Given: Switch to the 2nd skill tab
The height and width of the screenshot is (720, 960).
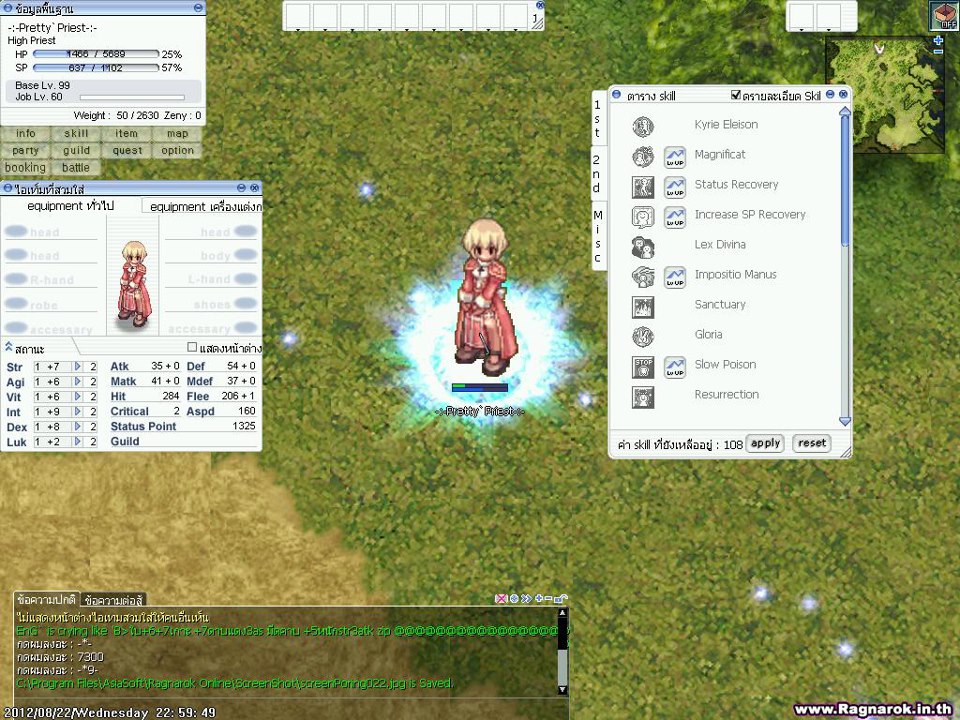Looking at the screenshot, I should click(597, 173).
